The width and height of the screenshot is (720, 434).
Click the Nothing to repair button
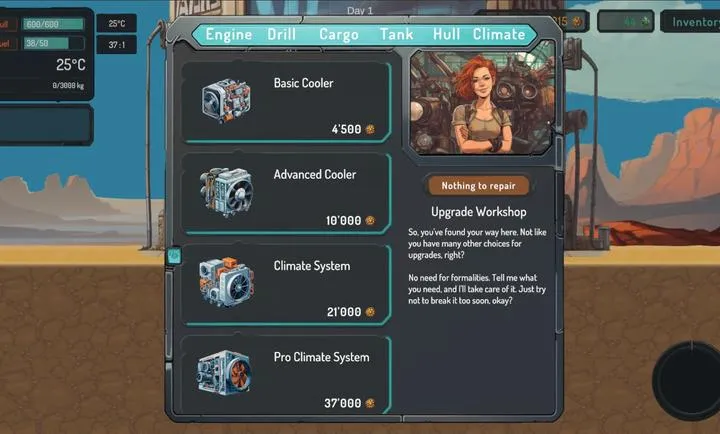coord(478,186)
